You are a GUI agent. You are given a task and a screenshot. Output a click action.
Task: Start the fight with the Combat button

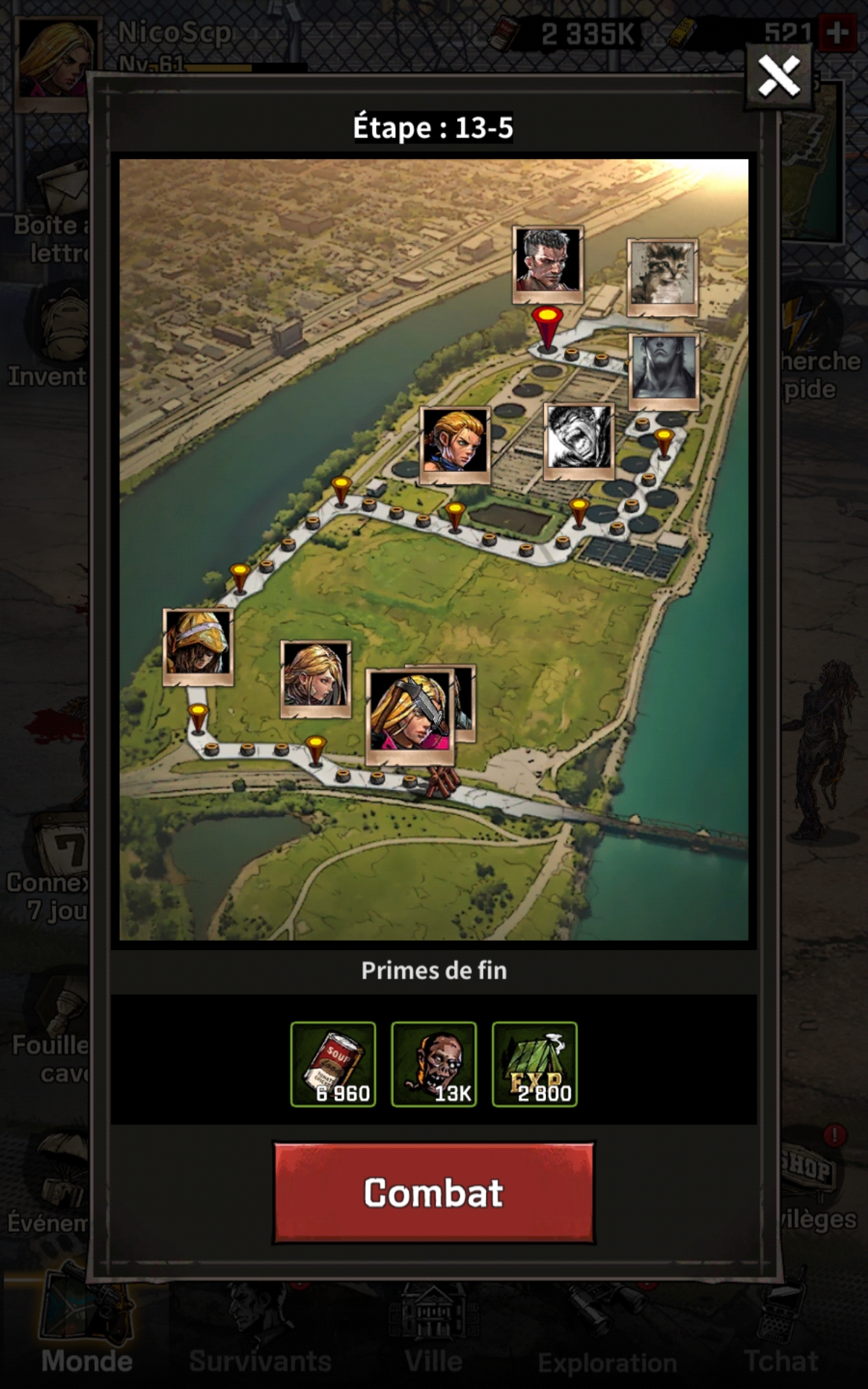(x=433, y=1193)
